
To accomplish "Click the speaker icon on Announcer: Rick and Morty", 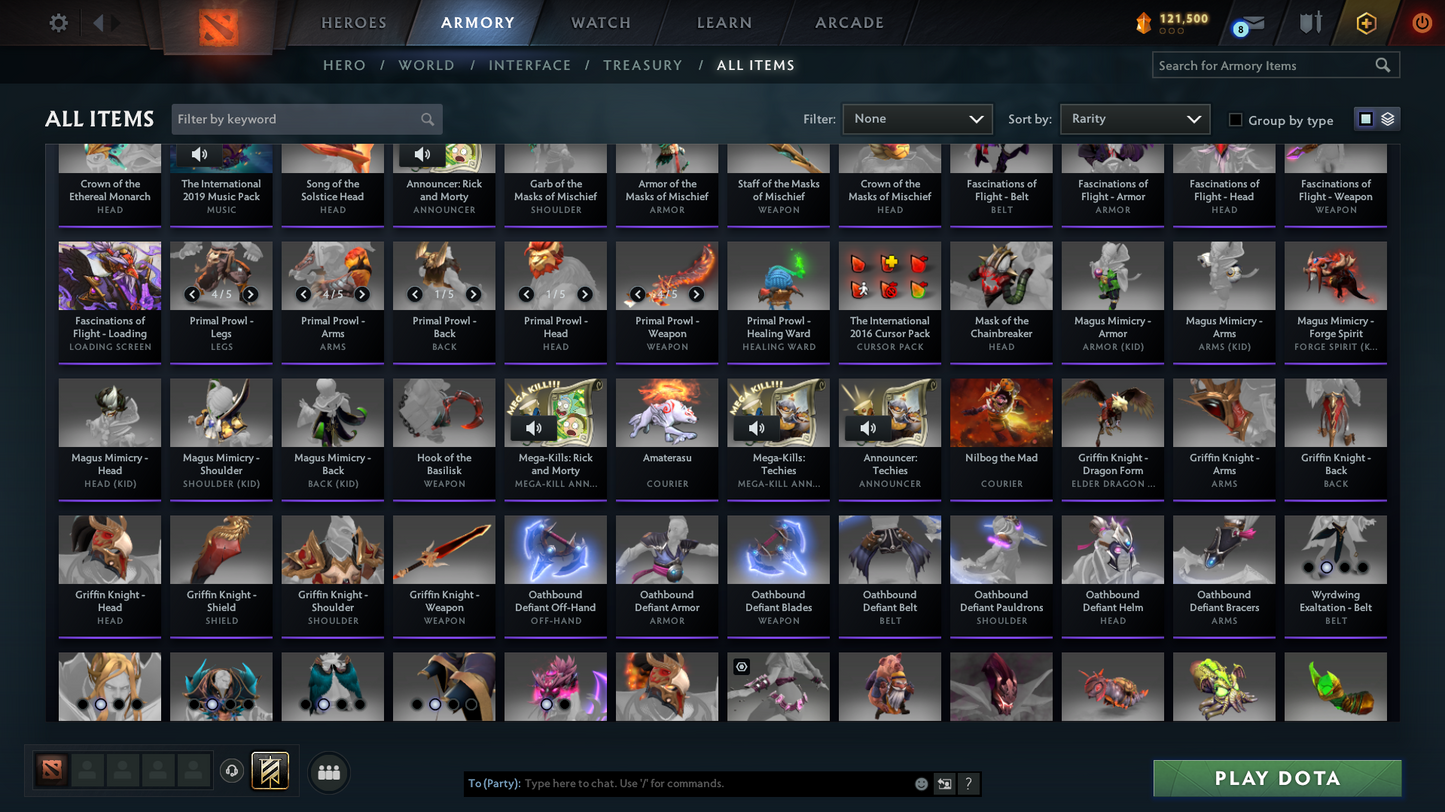I will pyautogui.click(x=421, y=154).
